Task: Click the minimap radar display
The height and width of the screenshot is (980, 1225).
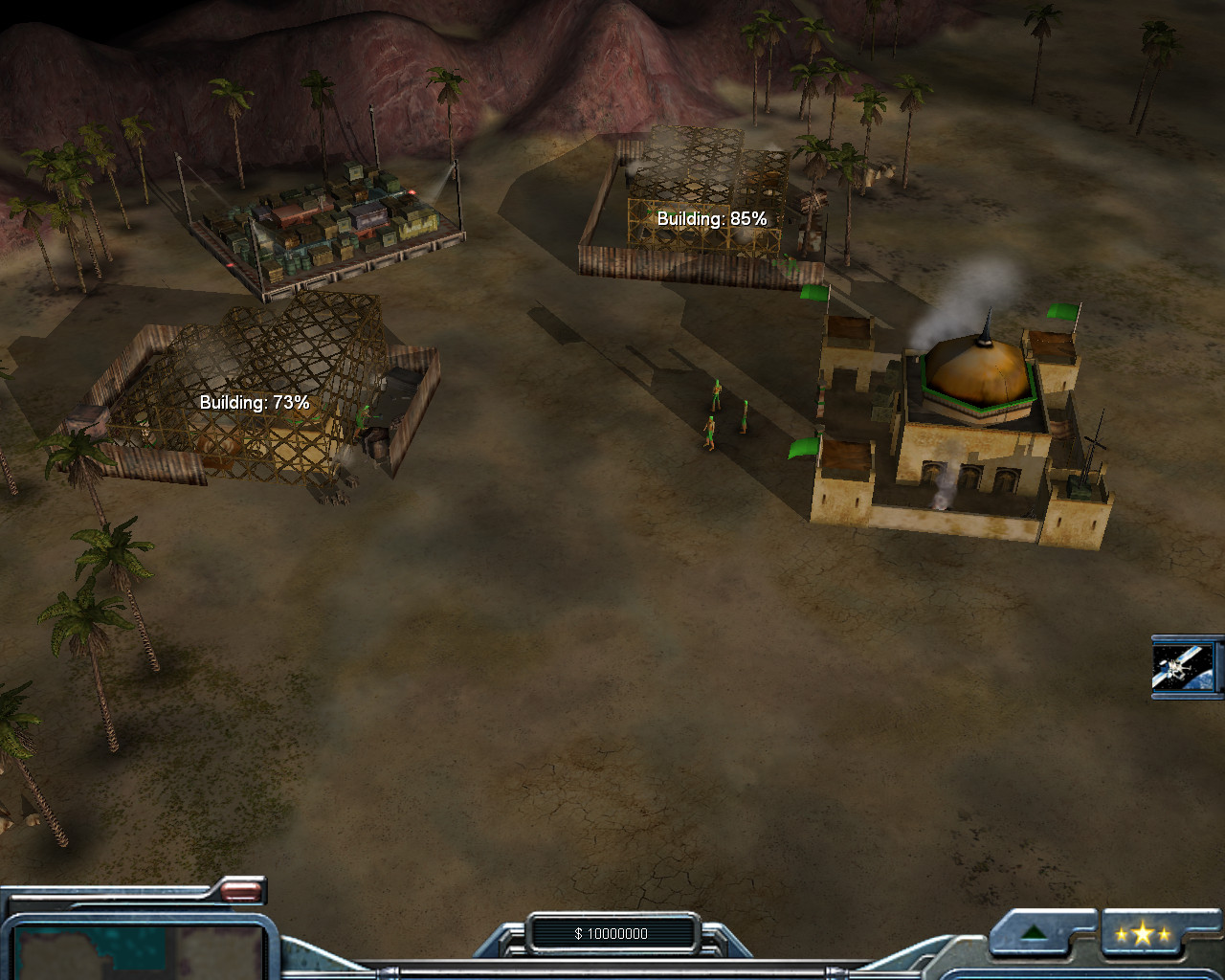Action: (x=140, y=952)
